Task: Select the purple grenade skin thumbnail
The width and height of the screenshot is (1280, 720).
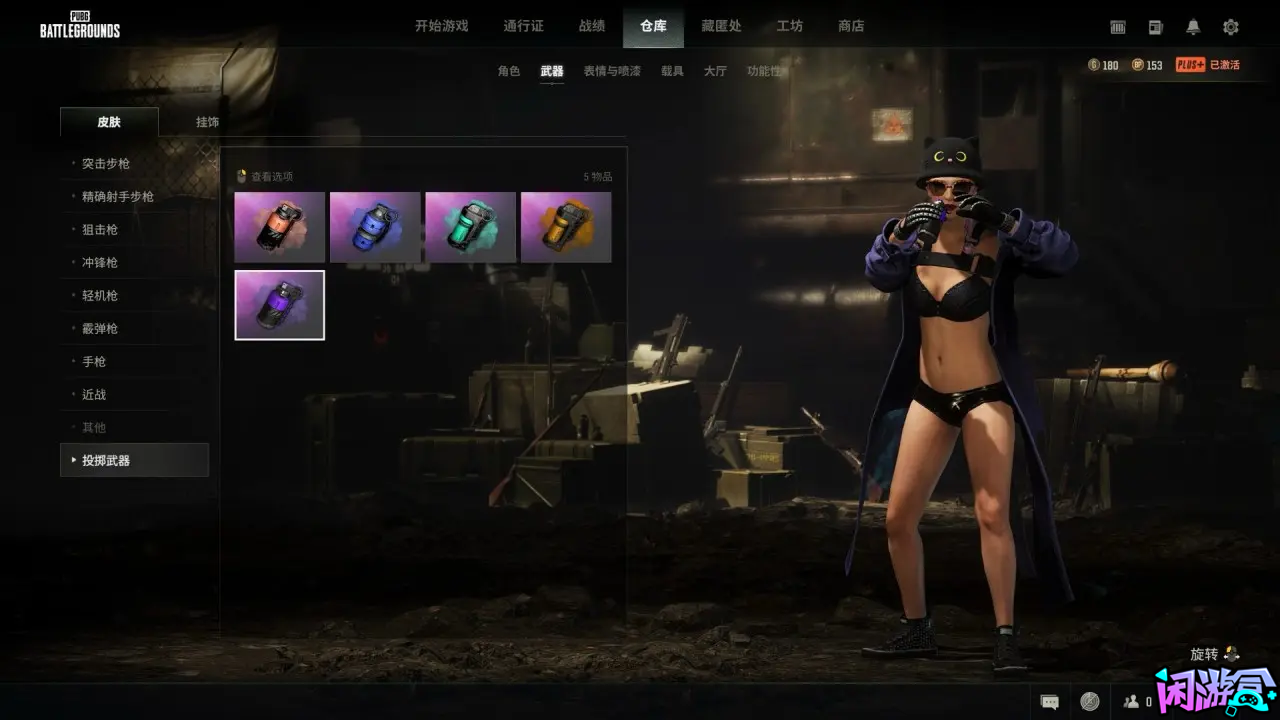Action: [279, 304]
